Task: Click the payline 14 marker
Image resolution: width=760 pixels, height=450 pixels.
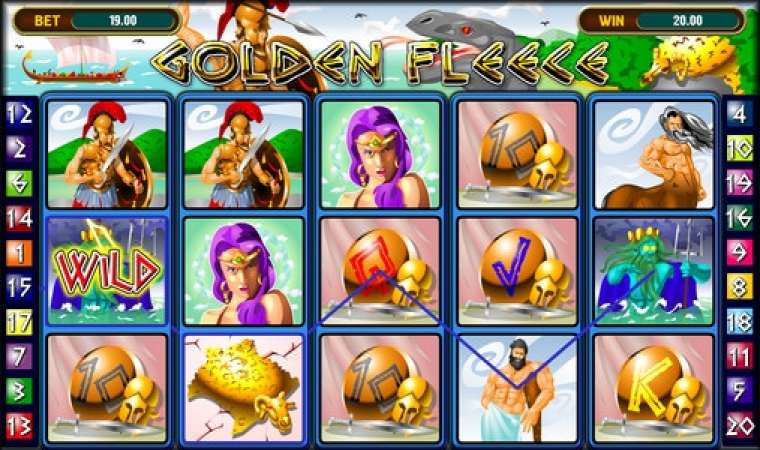Action: pos(19,218)
